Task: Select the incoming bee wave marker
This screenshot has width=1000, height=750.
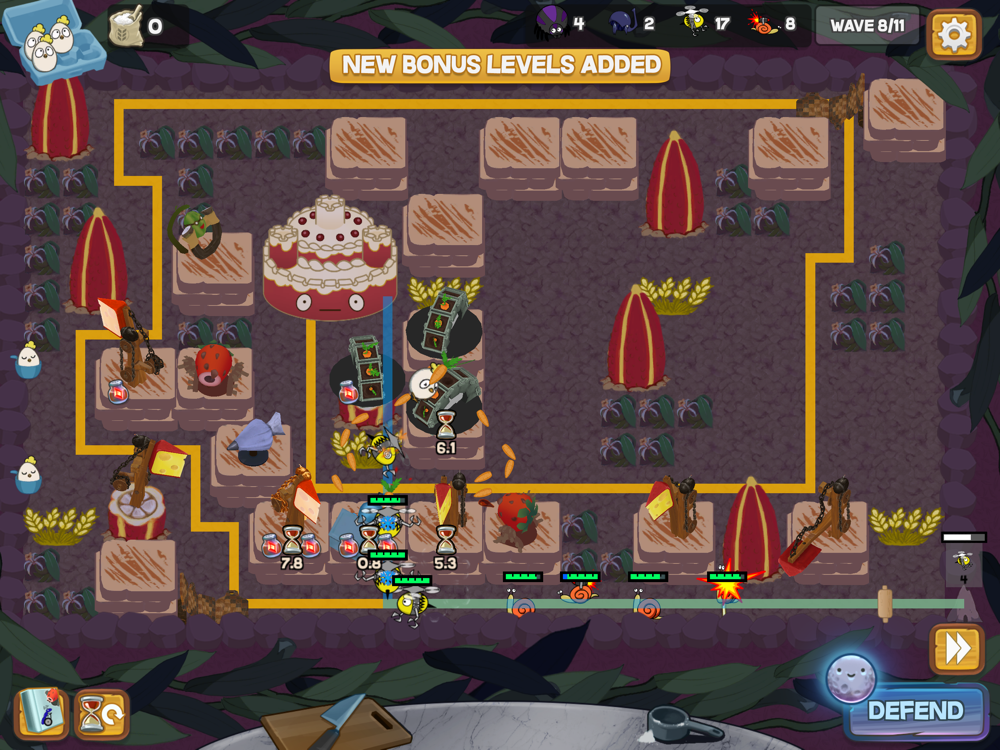Action: coord(963,563)
